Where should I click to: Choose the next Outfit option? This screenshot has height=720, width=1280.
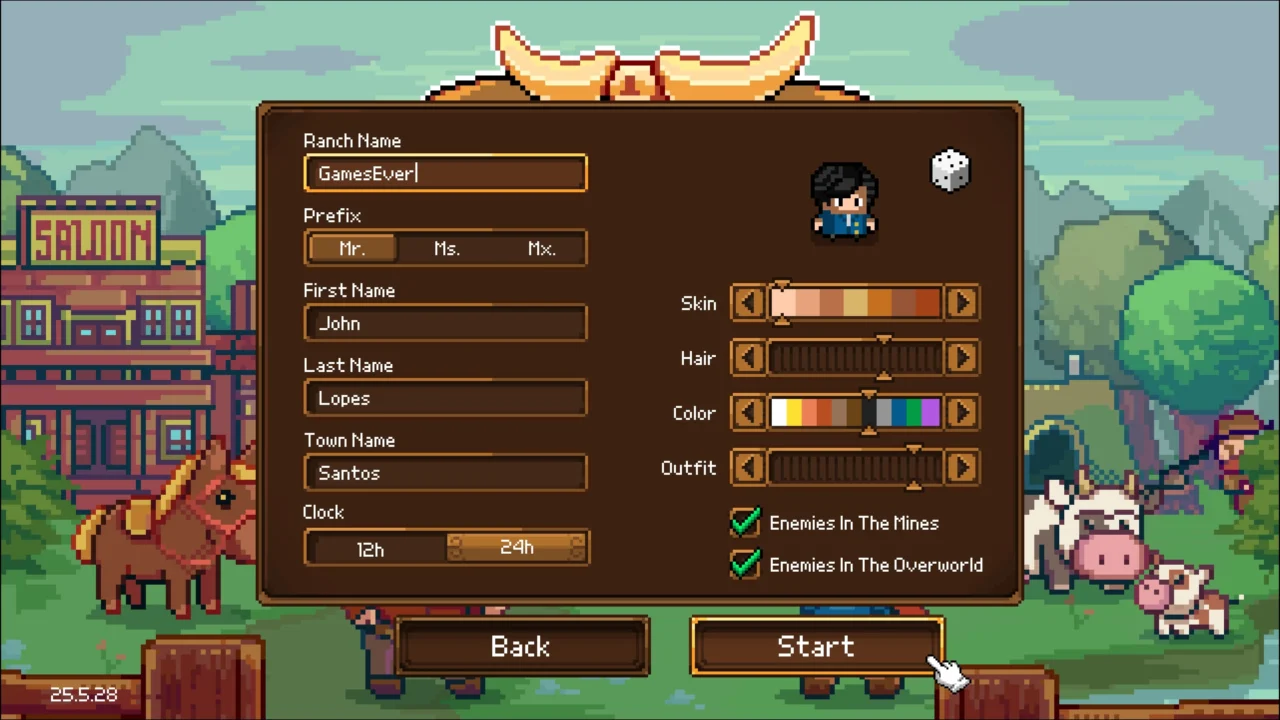(x=961, y=467)
